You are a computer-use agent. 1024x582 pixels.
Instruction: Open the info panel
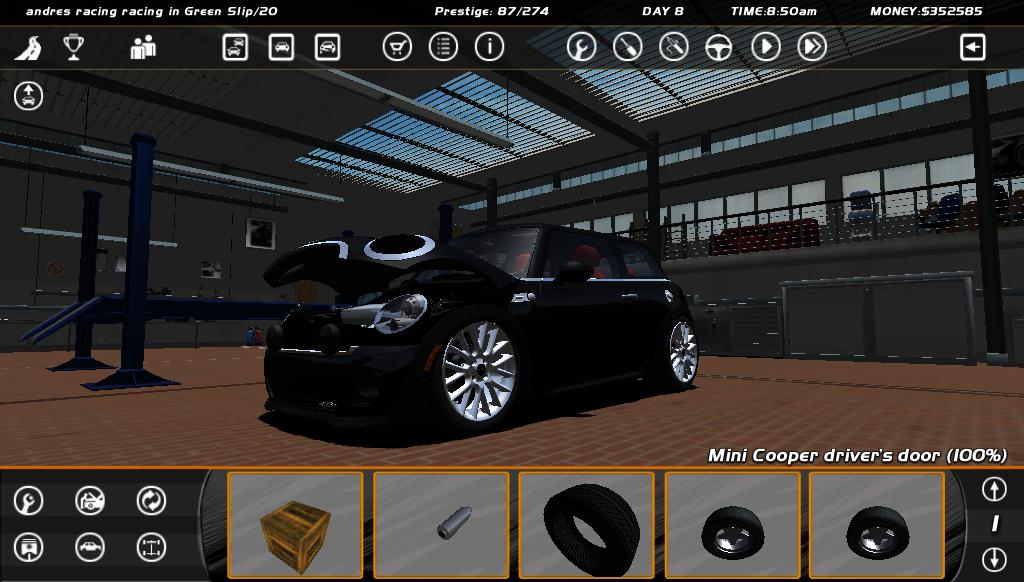[489, 47]
